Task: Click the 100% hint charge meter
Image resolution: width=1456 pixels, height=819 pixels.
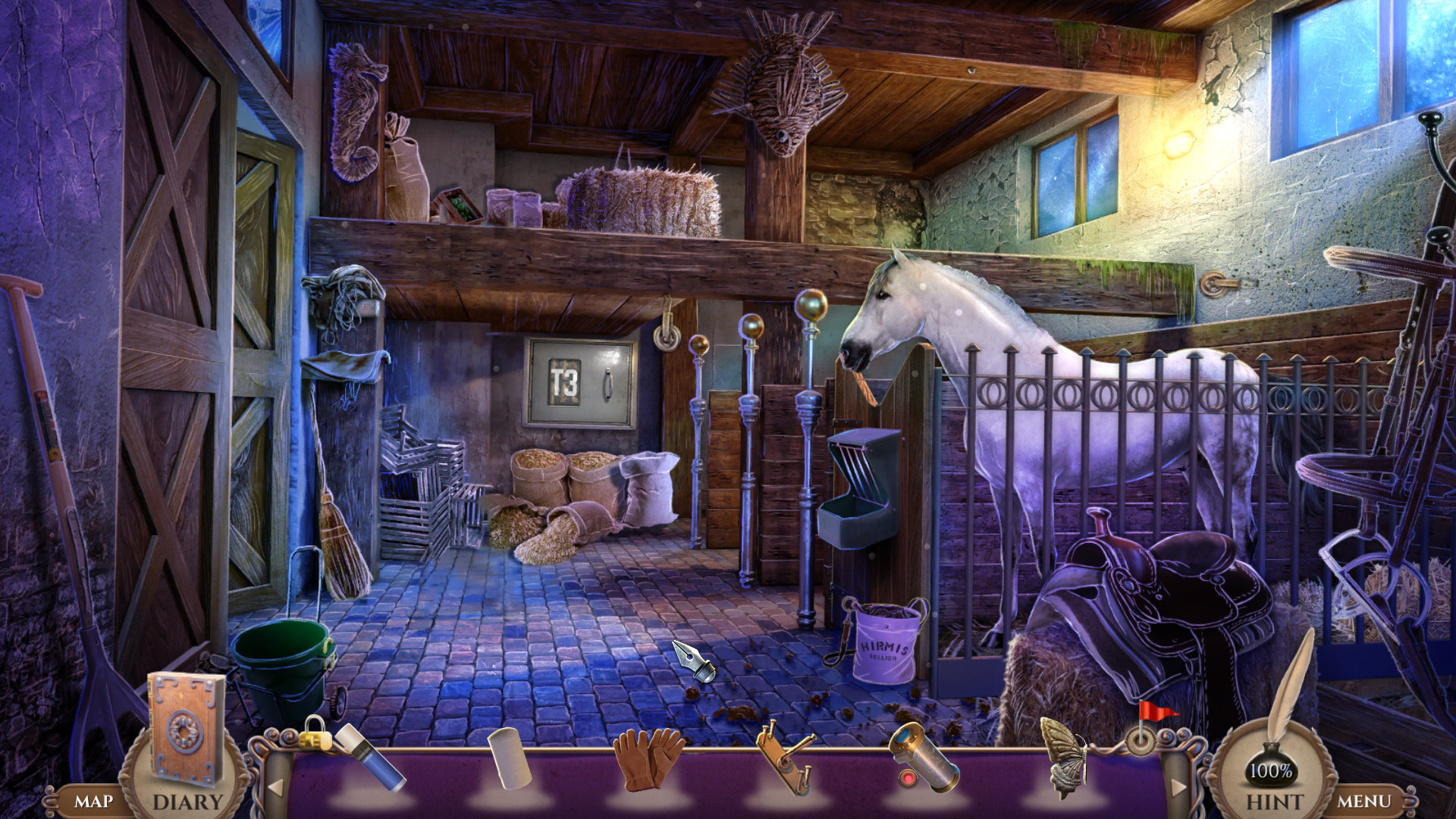Action: pyautogui.click(x=1274, y=772)
